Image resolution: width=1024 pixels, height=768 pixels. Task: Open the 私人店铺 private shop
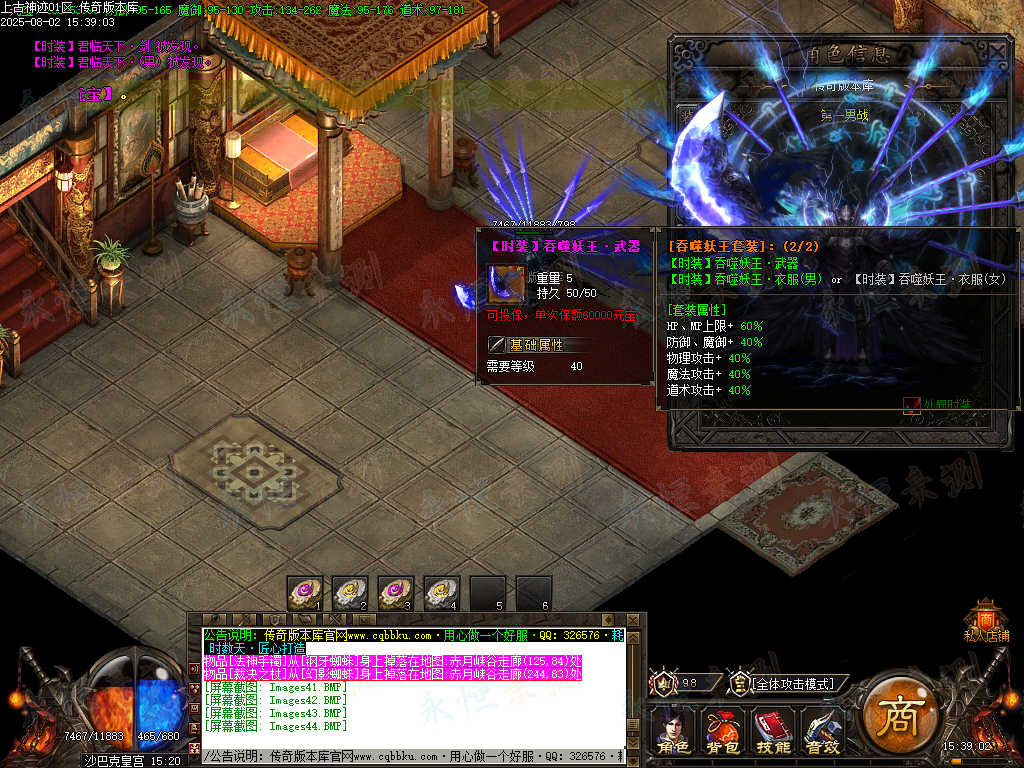tap(986, 619)
